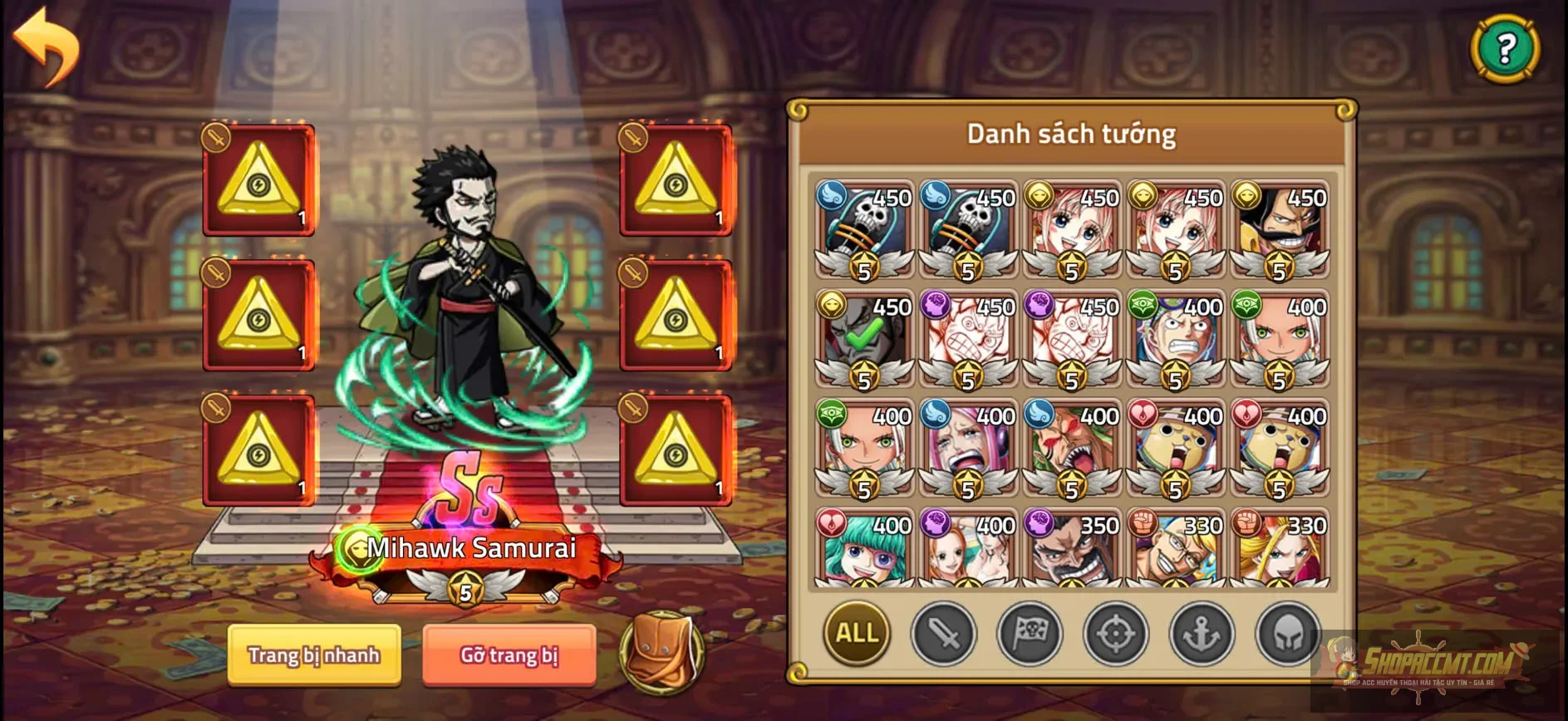The image size is (1568, 721).
Task: Click the back arrow in top-left corner
Action: (47, 47)
